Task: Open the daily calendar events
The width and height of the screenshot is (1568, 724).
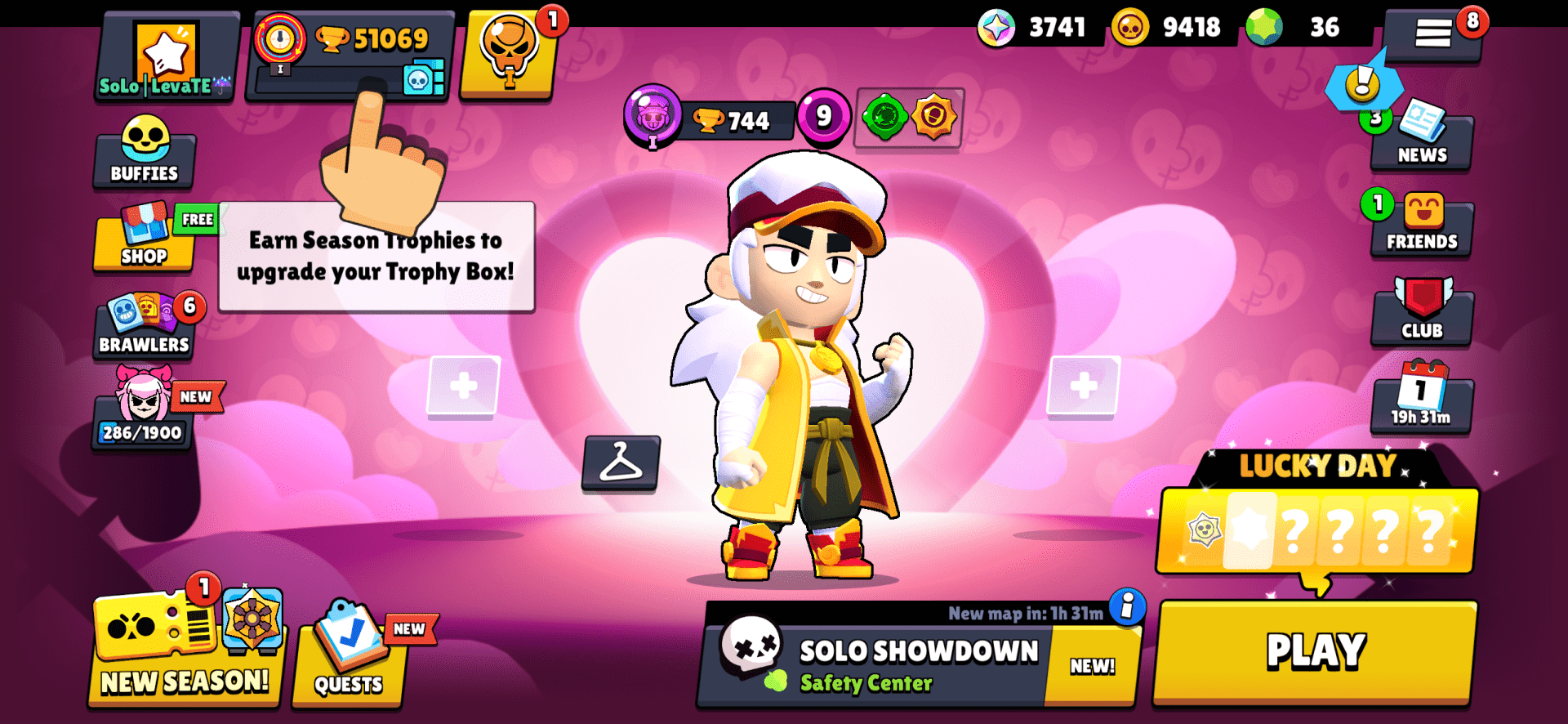Action: coord(1421,400)
